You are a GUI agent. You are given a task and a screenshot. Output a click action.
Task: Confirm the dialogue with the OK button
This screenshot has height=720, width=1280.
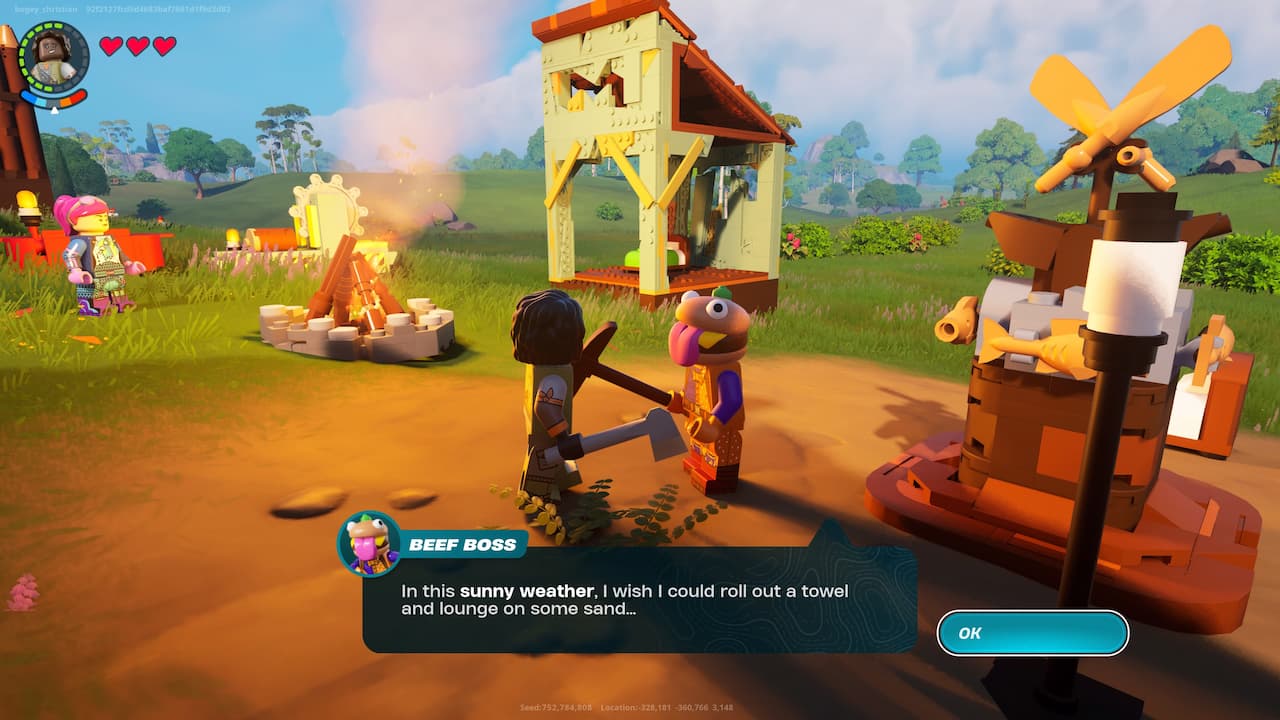[1032, 633]
